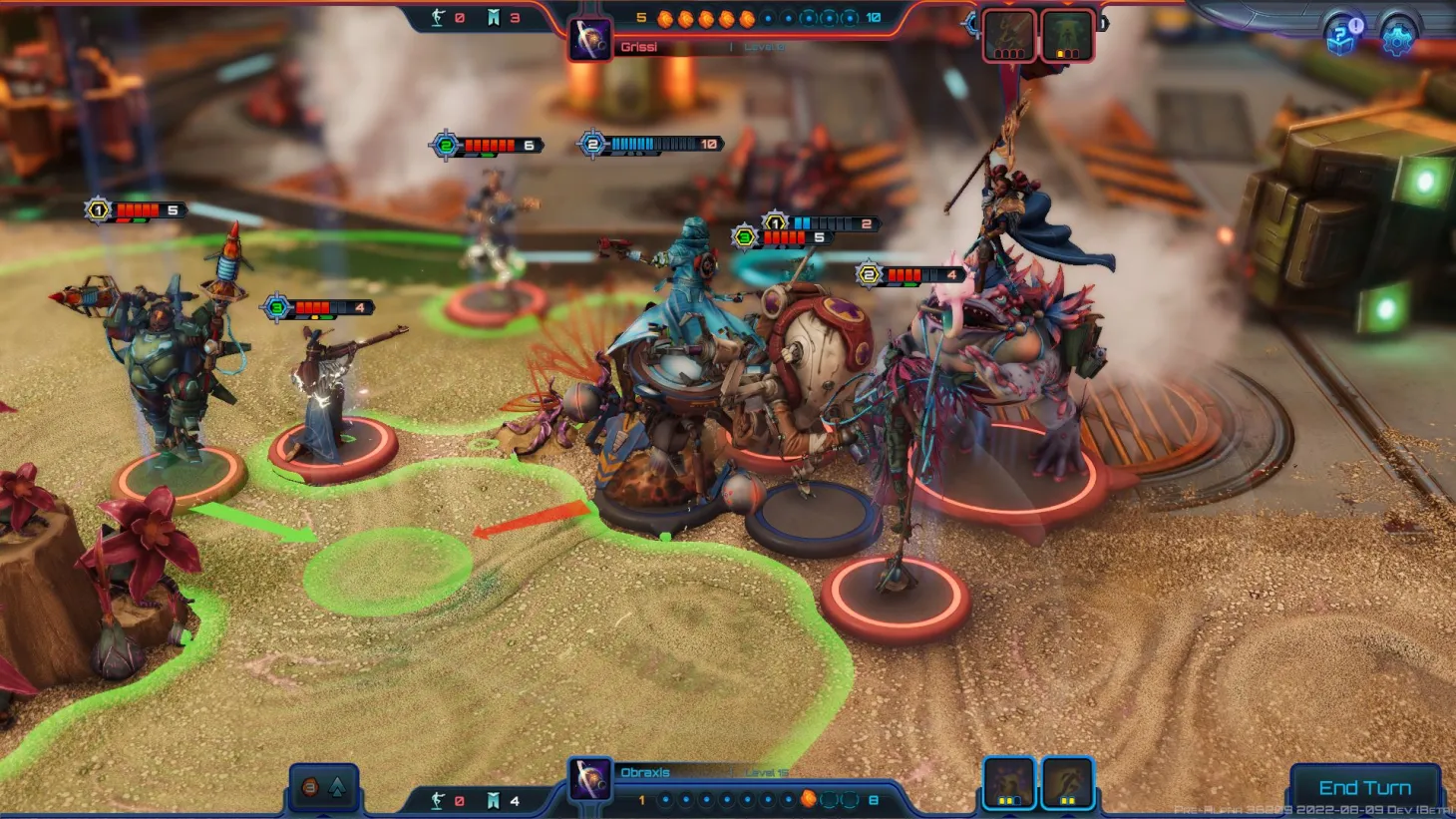Click the orange orb icon bottom left
The height and width of the screenshot is (819, 1456).
[x=308, y=787]
